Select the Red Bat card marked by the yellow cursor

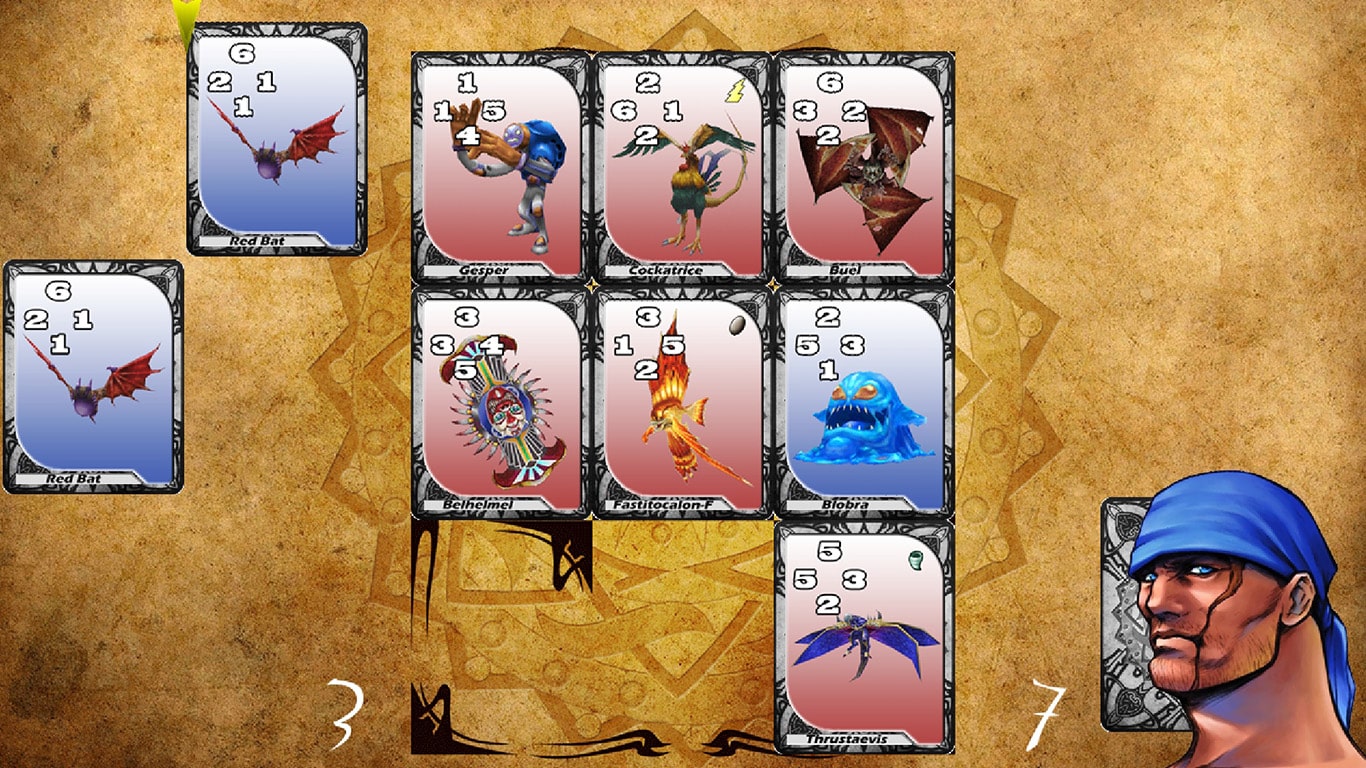pyautogui.click(x=277, y=140)
